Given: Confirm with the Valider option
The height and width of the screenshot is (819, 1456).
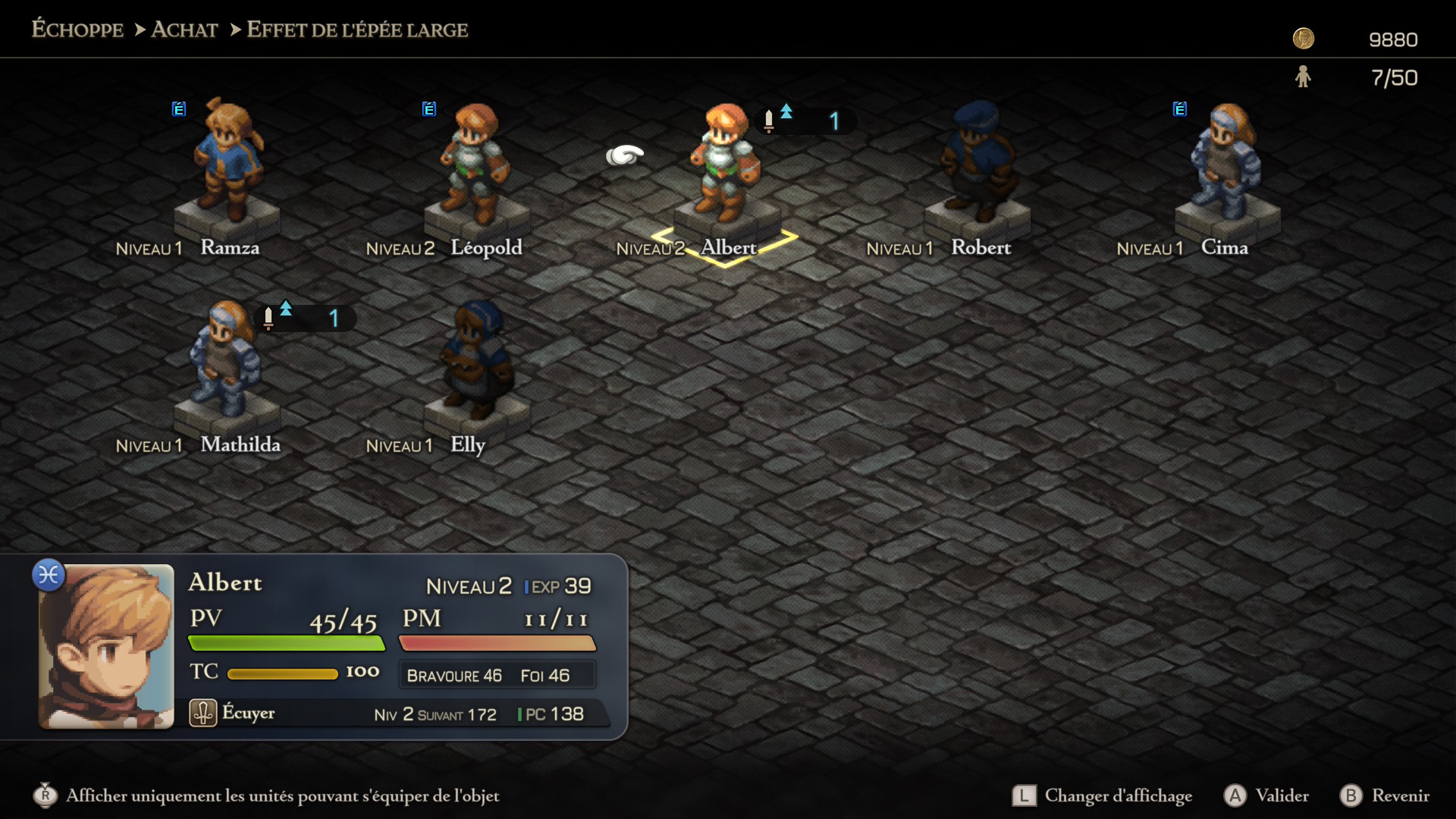Looking at the screenshot, I should (1266, 795).
